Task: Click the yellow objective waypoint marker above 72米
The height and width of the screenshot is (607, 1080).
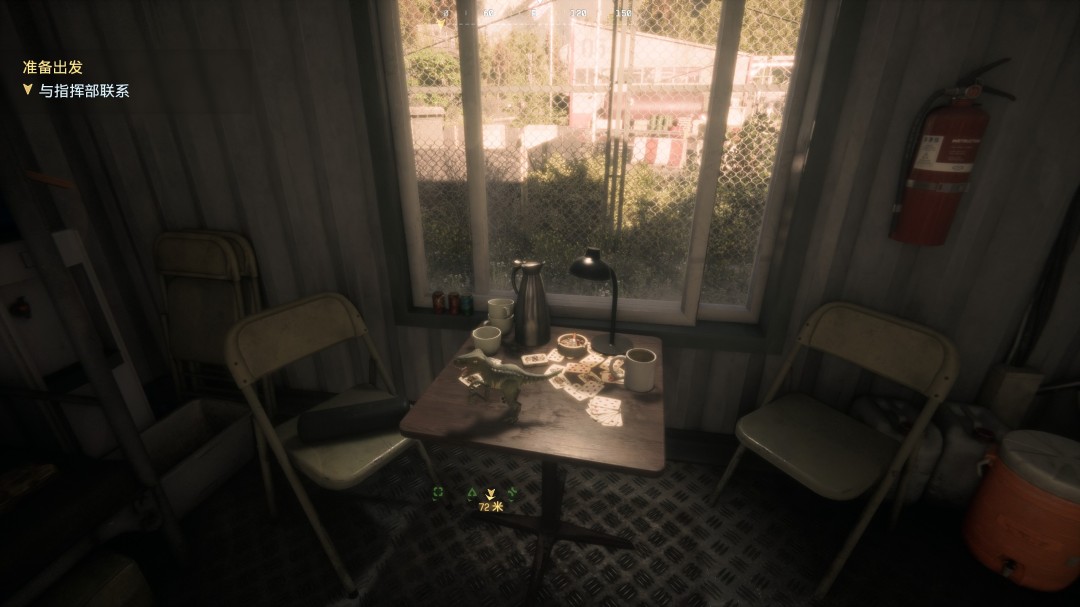Action: [x=490, y=493]
